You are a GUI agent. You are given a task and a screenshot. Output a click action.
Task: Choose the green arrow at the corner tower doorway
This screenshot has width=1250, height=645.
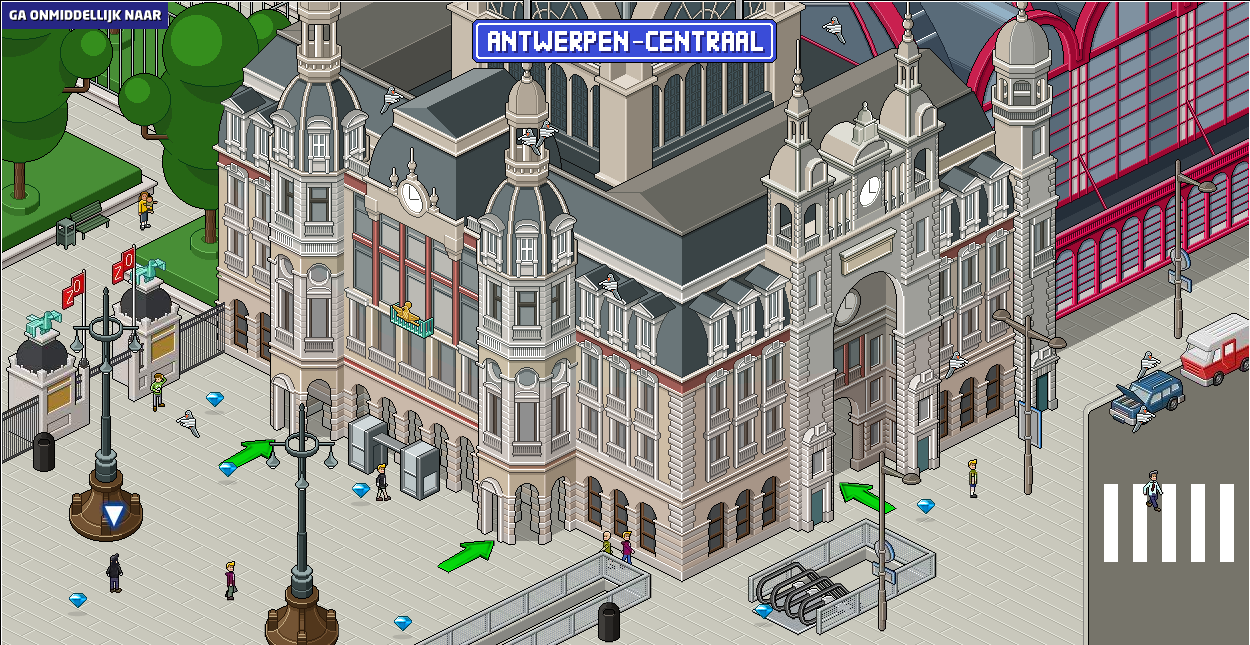click(466, 555)
